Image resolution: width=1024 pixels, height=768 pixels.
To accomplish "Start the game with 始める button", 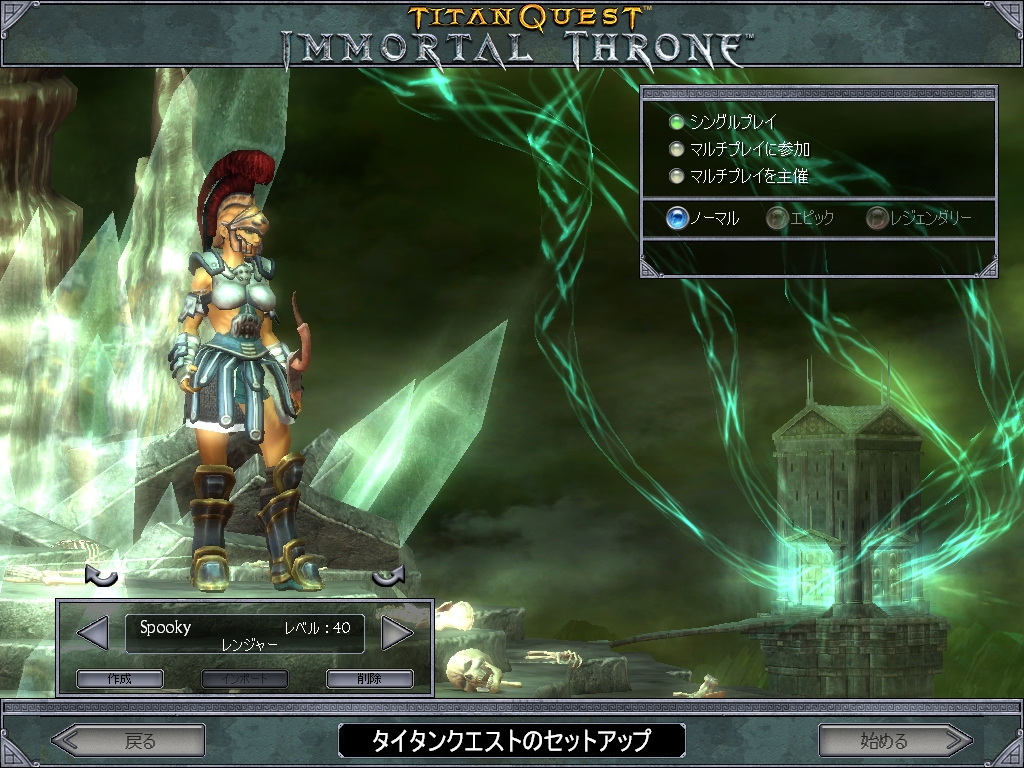I will click(x=894, y=741).
